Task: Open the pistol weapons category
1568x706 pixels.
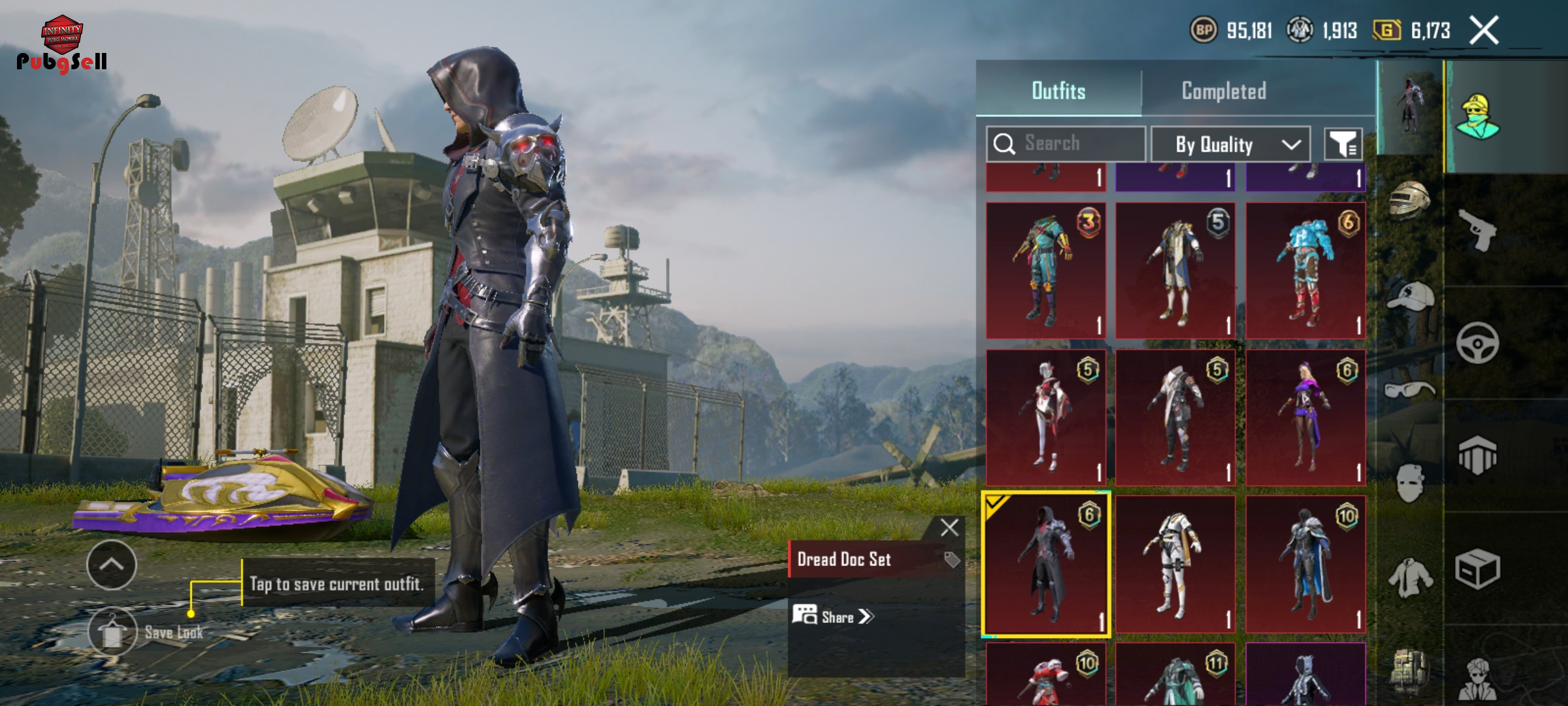Action: pyautogui.click(x=1477, y=229)
